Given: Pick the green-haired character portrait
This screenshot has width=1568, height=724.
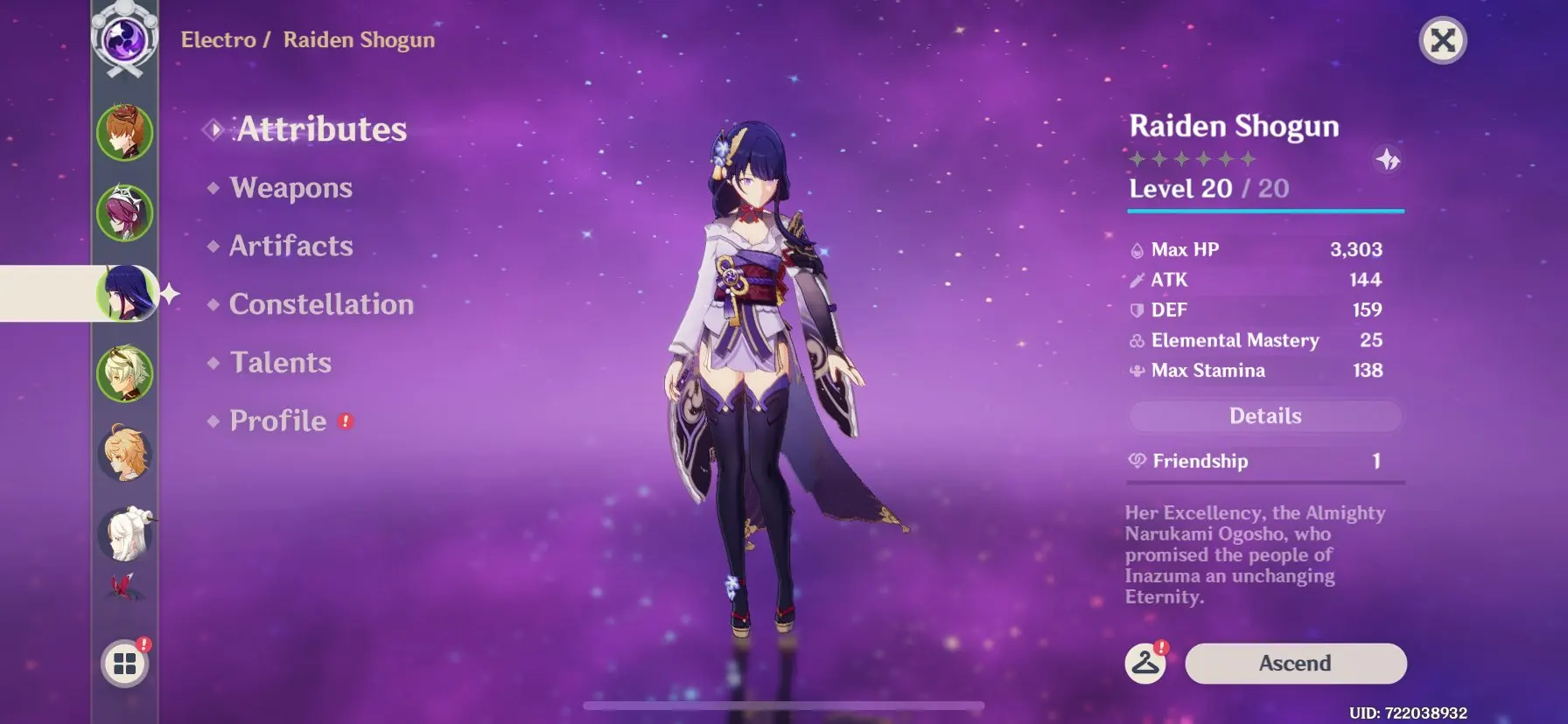Looking at the screenshot, I should click(125, 373).
